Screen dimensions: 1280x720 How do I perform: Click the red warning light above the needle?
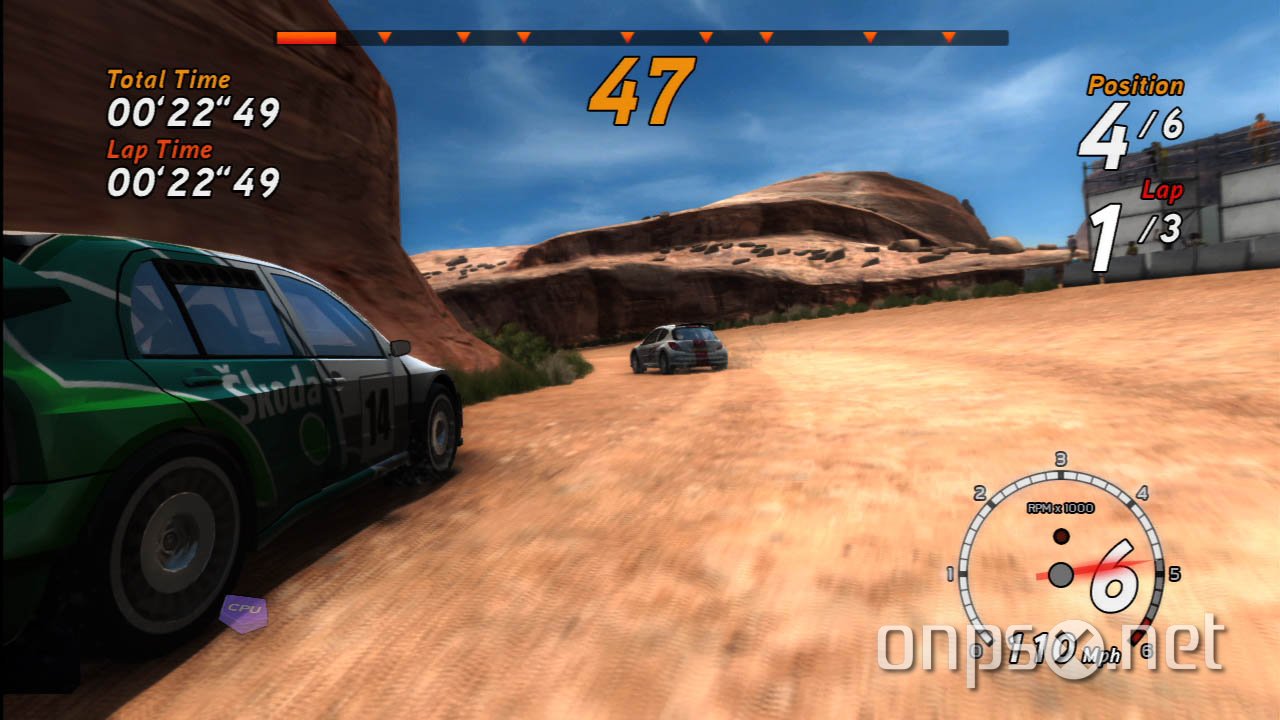click(1062, 536)
